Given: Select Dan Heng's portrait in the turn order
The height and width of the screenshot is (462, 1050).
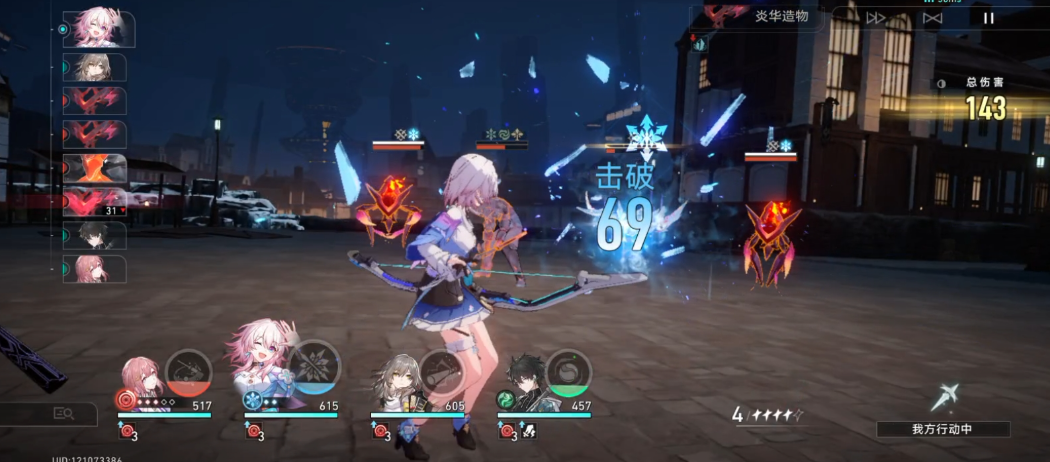Looking at the screenshot, I should [x=96, y=235].
